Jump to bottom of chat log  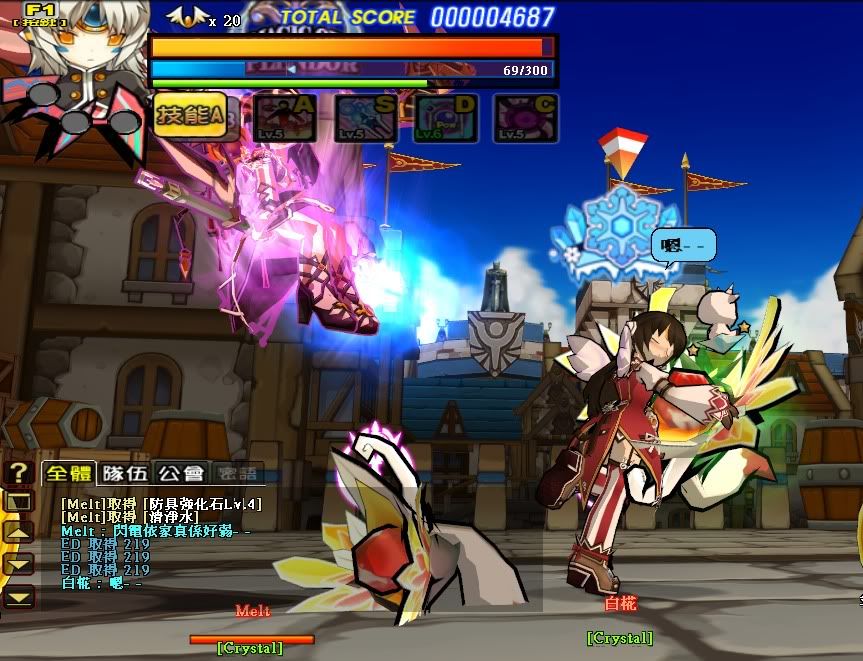point(20,596)
